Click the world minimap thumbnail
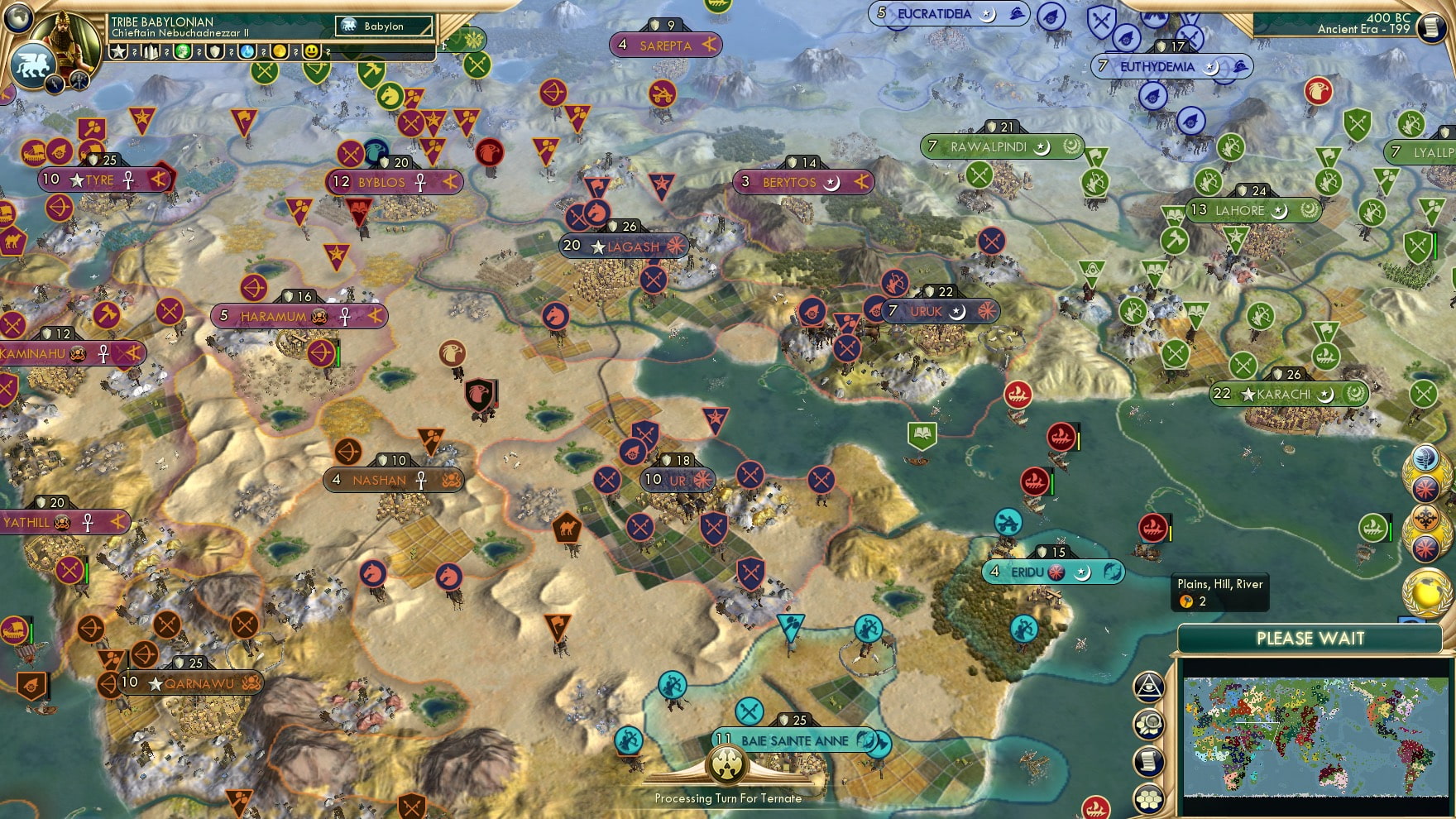 point(1315,736)
